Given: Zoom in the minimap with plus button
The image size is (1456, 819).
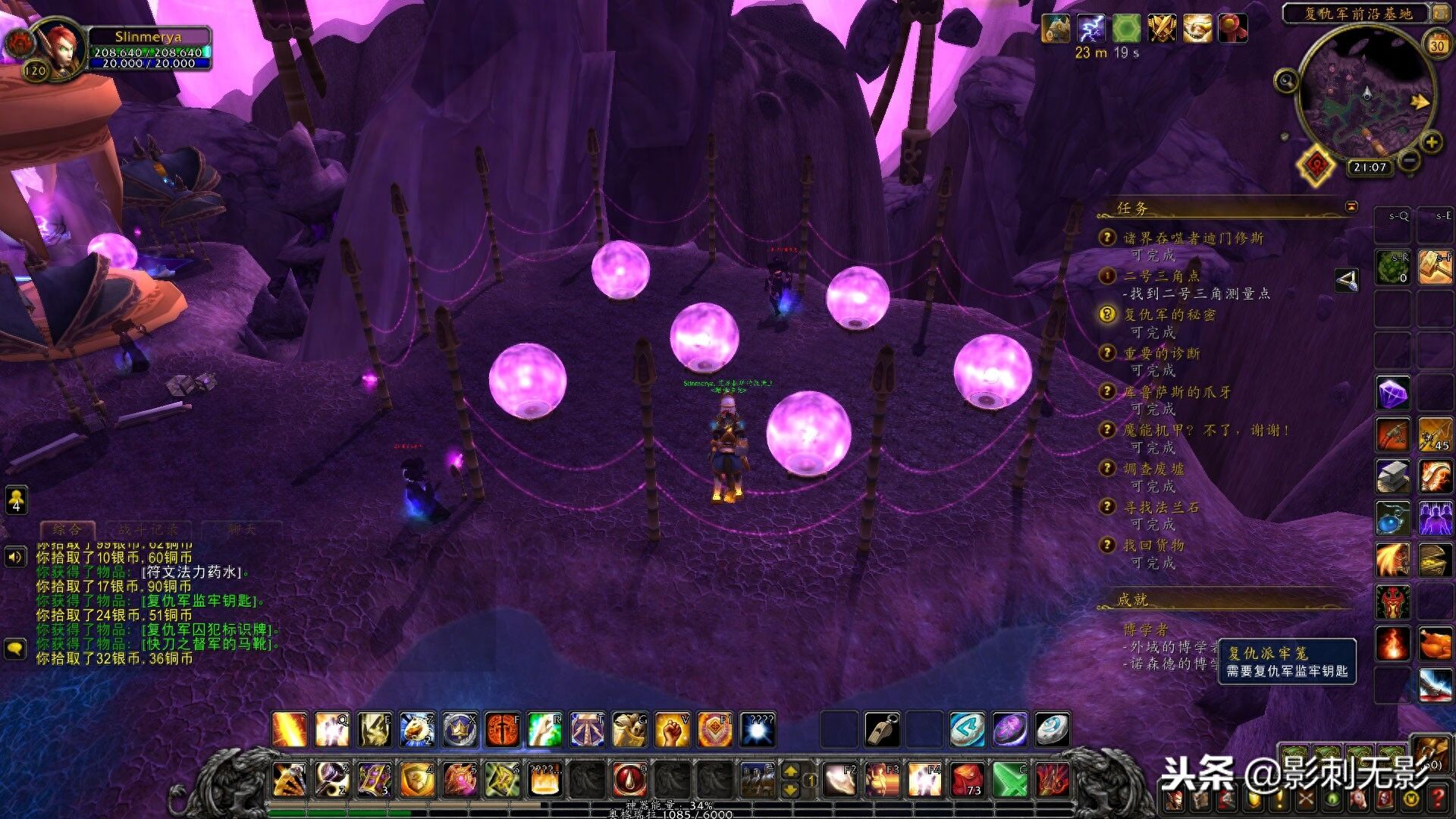Looking at the screenshot, I should click(1431, 142).
